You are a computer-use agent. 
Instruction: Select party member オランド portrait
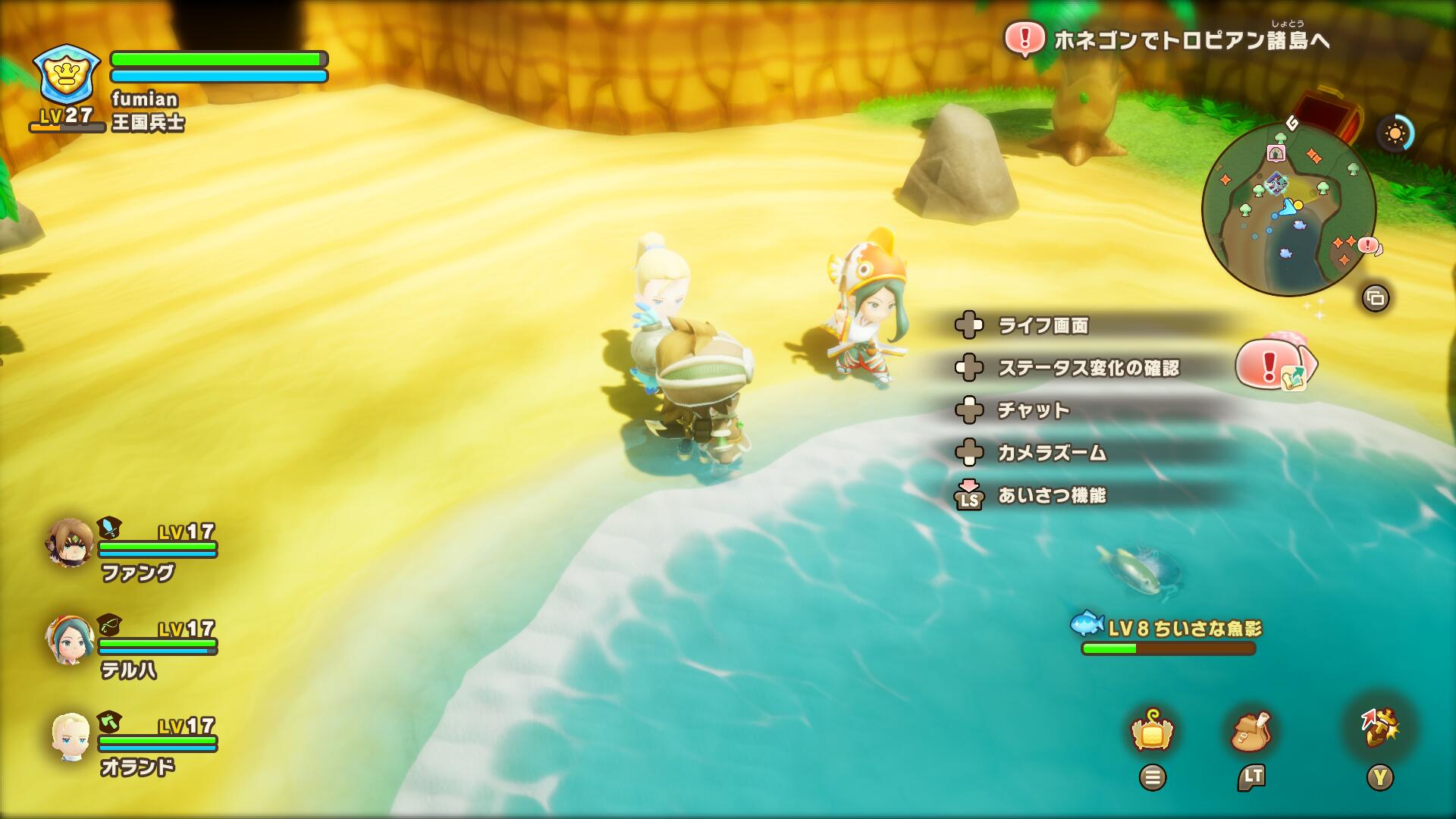71,737
